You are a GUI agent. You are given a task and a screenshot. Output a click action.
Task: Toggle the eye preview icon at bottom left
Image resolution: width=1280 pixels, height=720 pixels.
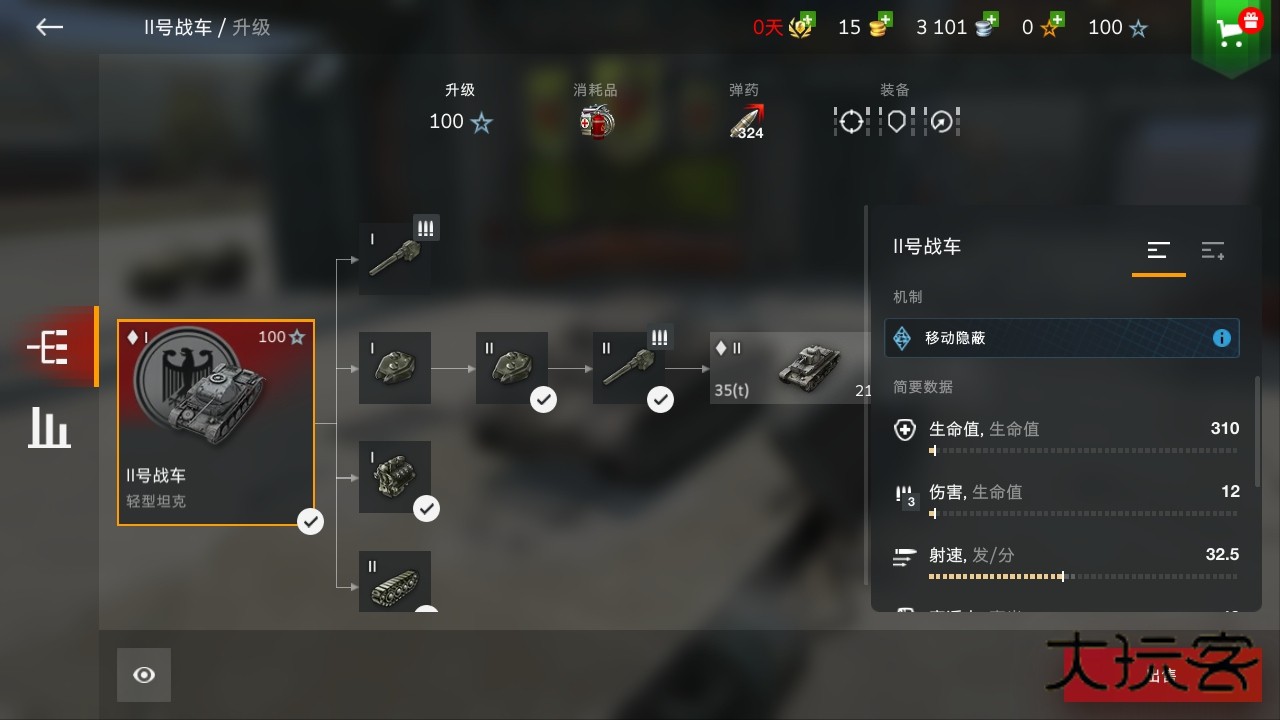tap(143, 674)
